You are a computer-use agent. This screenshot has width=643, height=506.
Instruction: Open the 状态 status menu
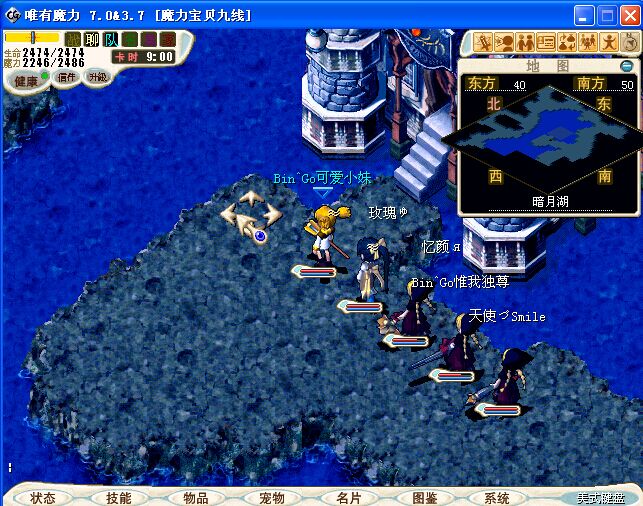click(42, 497)
